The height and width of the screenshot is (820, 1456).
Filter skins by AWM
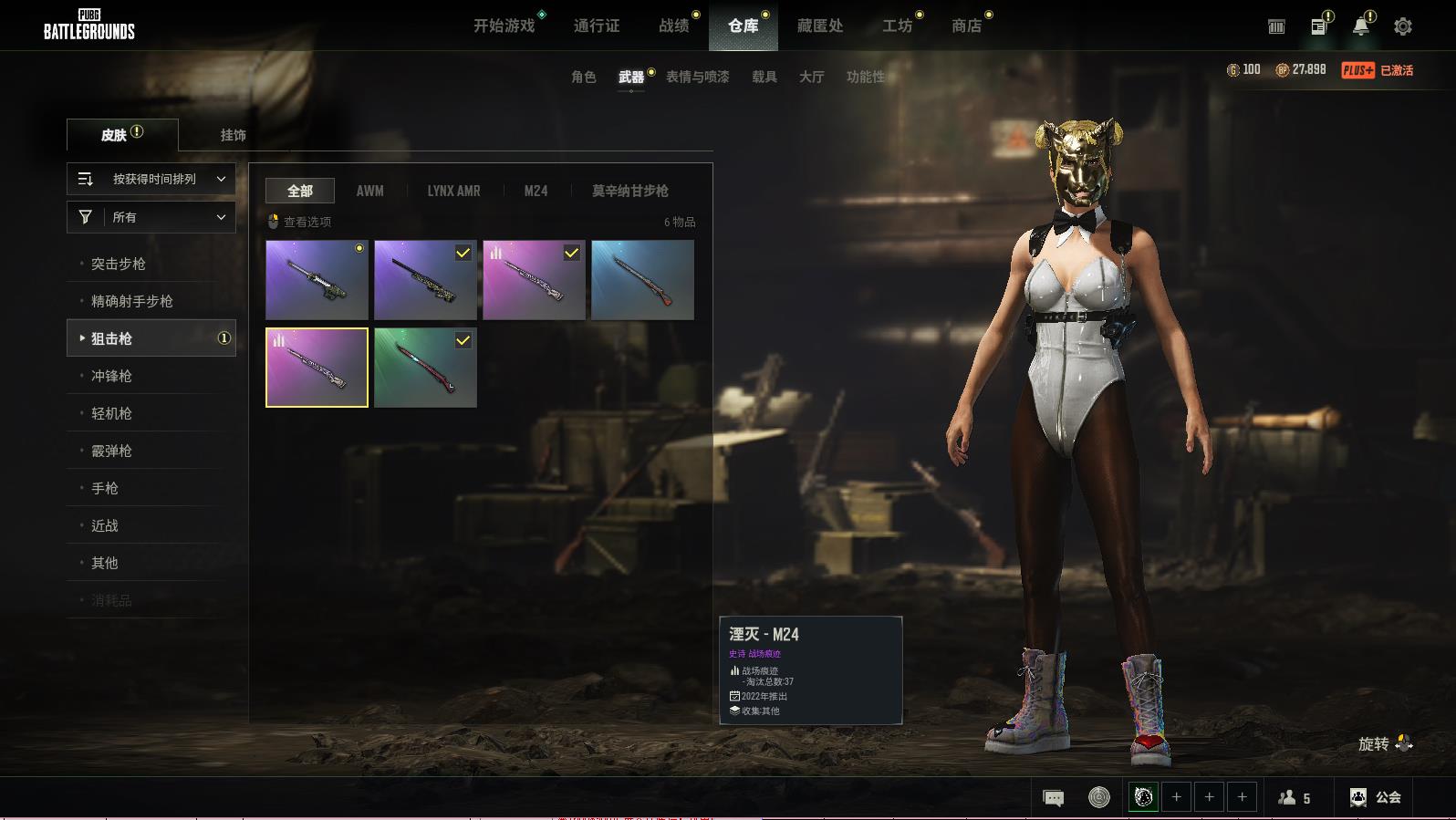pyautogui.click(x=369, y=191)
